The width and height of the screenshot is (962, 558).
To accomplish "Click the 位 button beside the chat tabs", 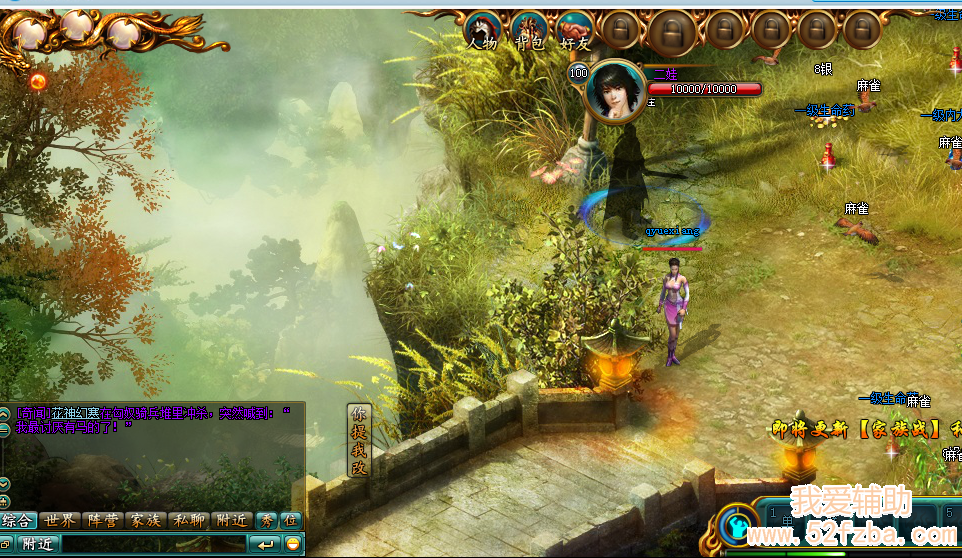I will (290, 521).
